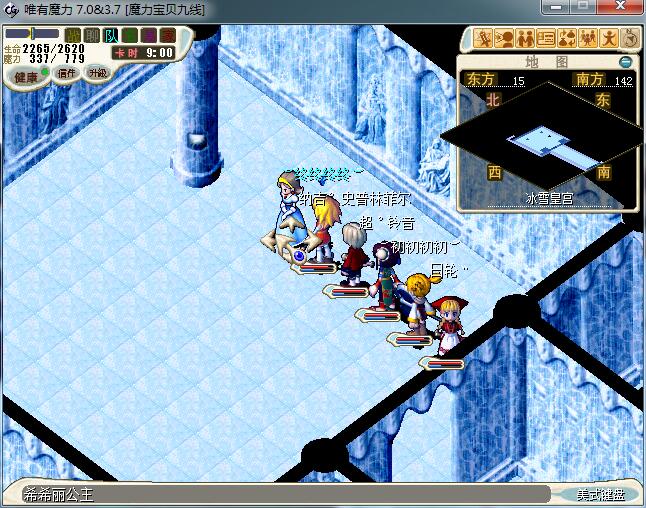
Task: Open the 信件 mail button
Action: click(67, 73)
